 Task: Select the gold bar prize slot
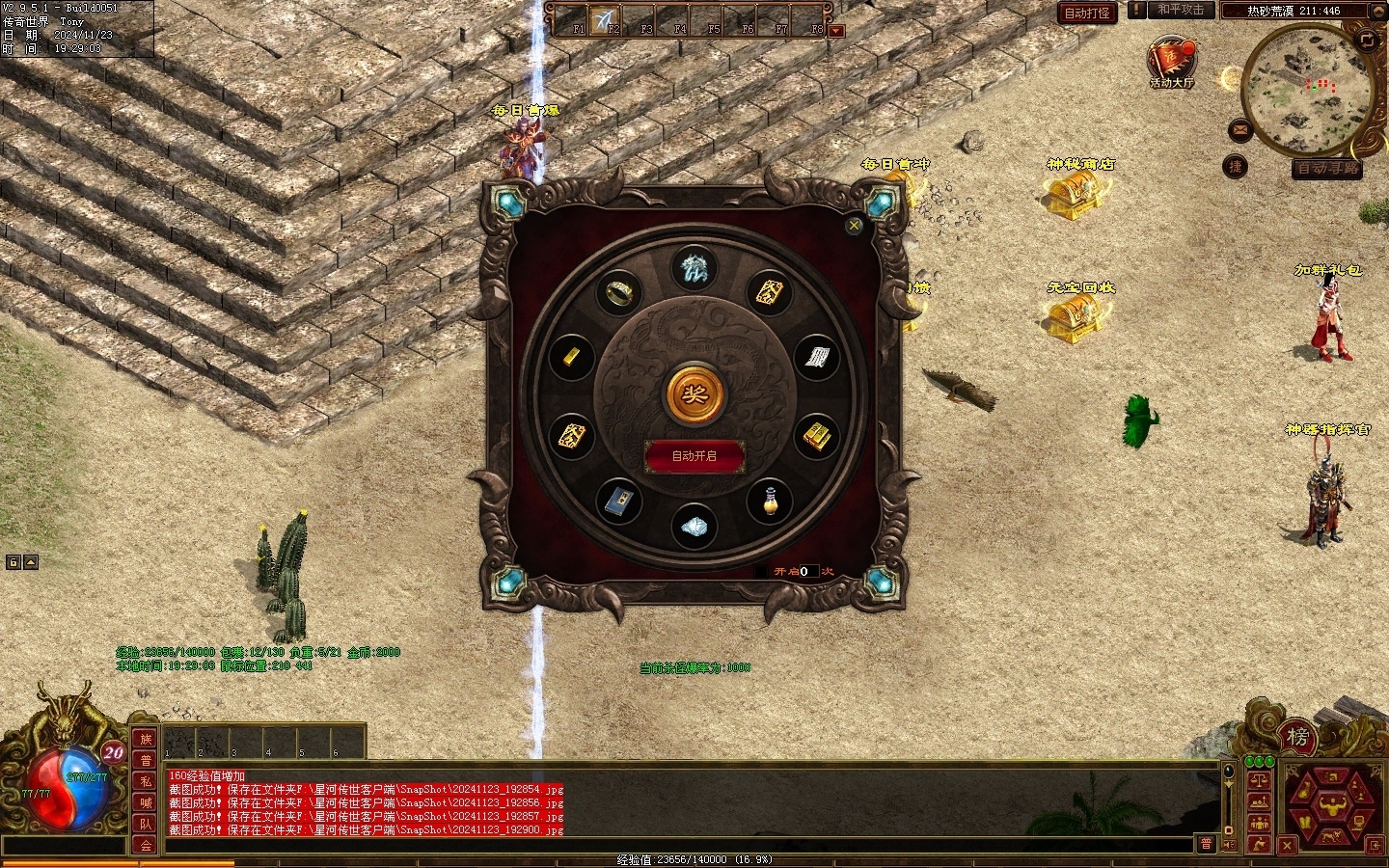571,355
